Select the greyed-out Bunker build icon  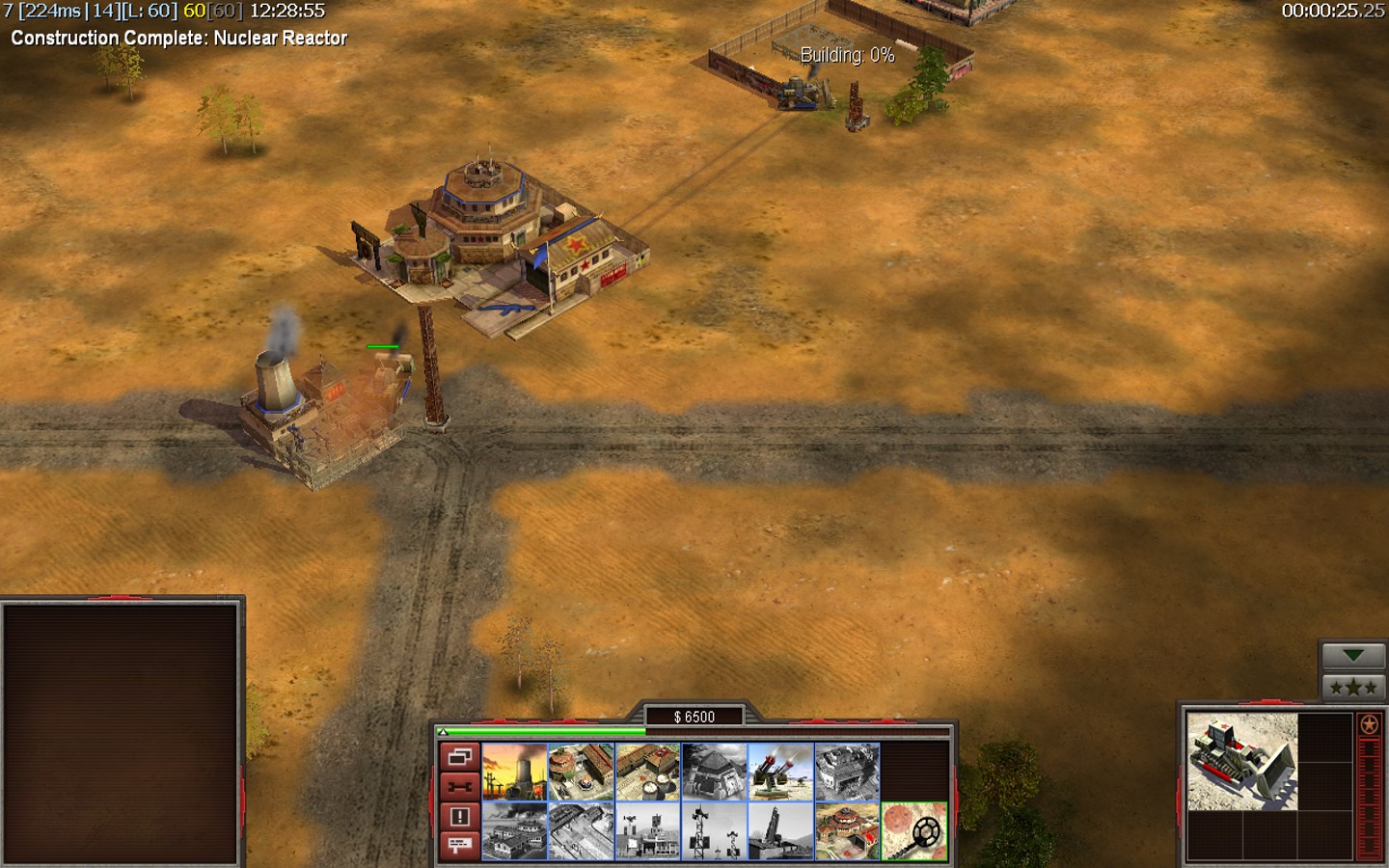[714, 772]
